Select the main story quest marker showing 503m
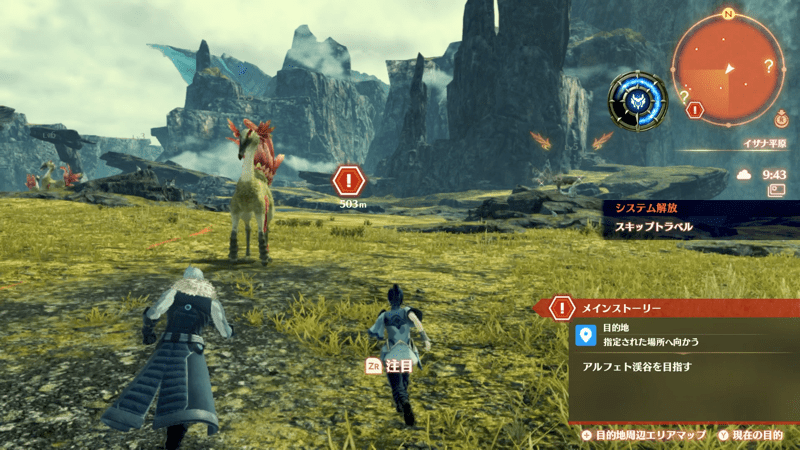 pyautogui.click(x=348, y=181)
